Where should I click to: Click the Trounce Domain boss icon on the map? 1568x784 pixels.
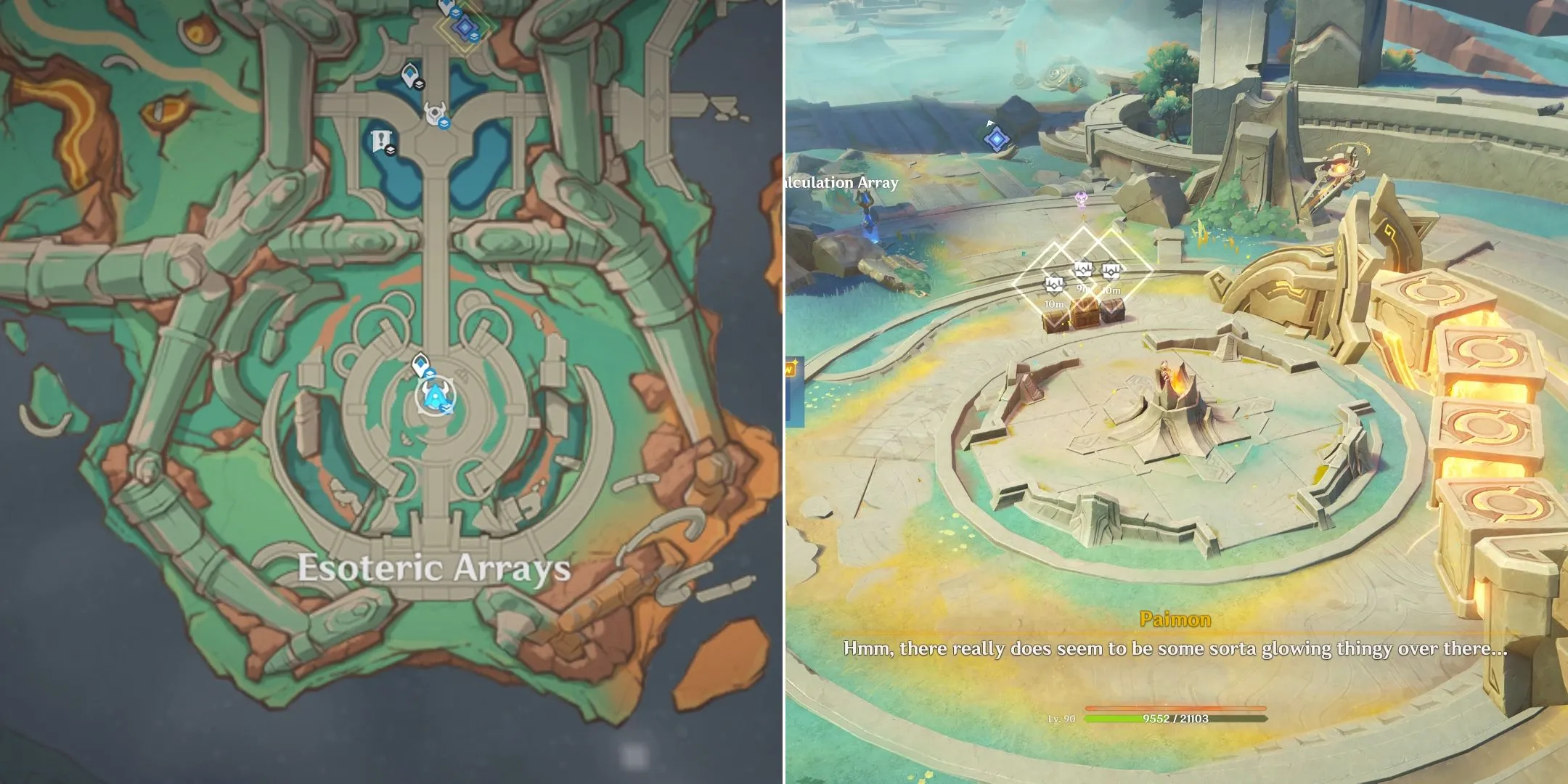436,112
